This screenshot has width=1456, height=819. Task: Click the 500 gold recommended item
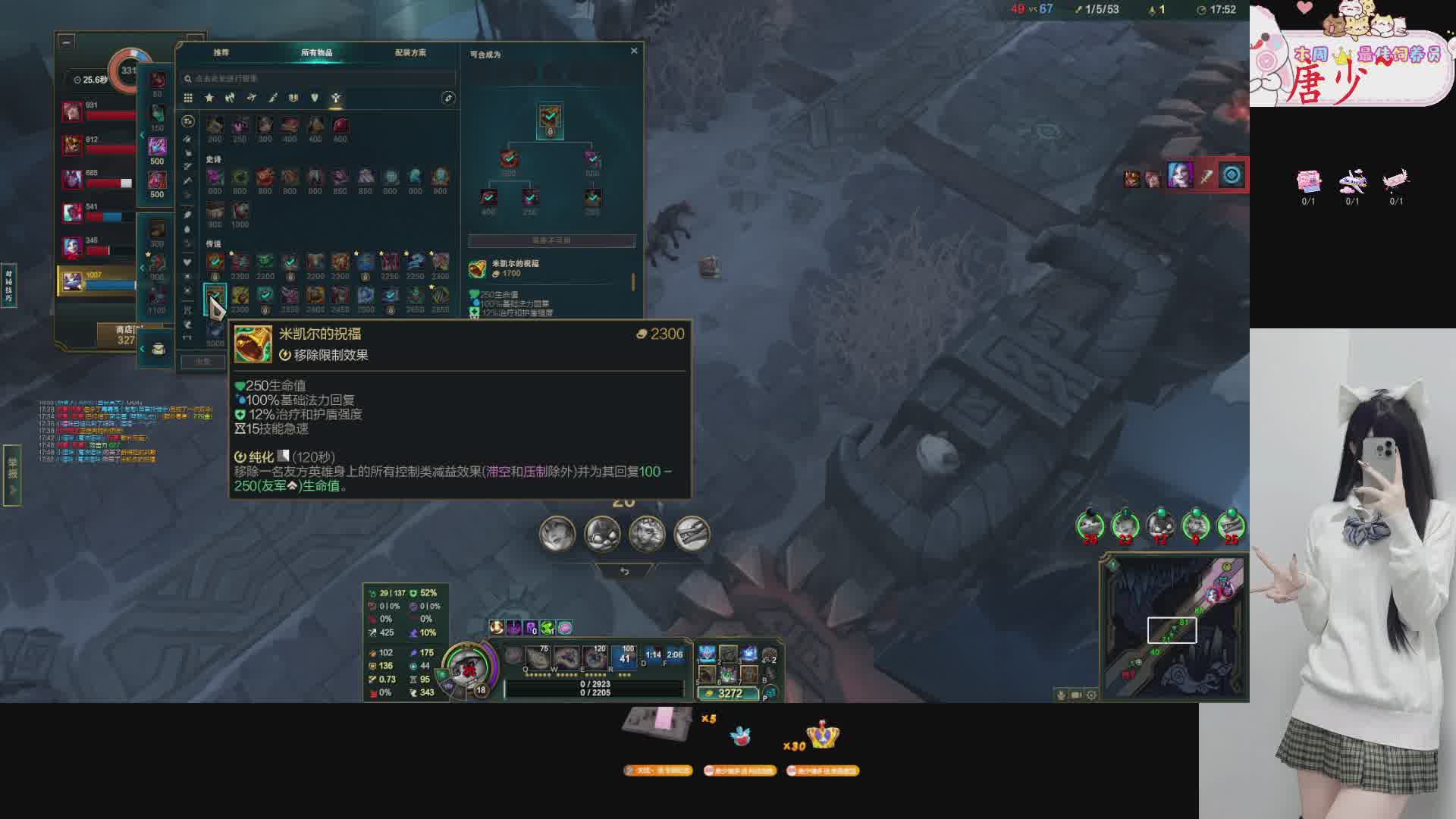(157, 146)
